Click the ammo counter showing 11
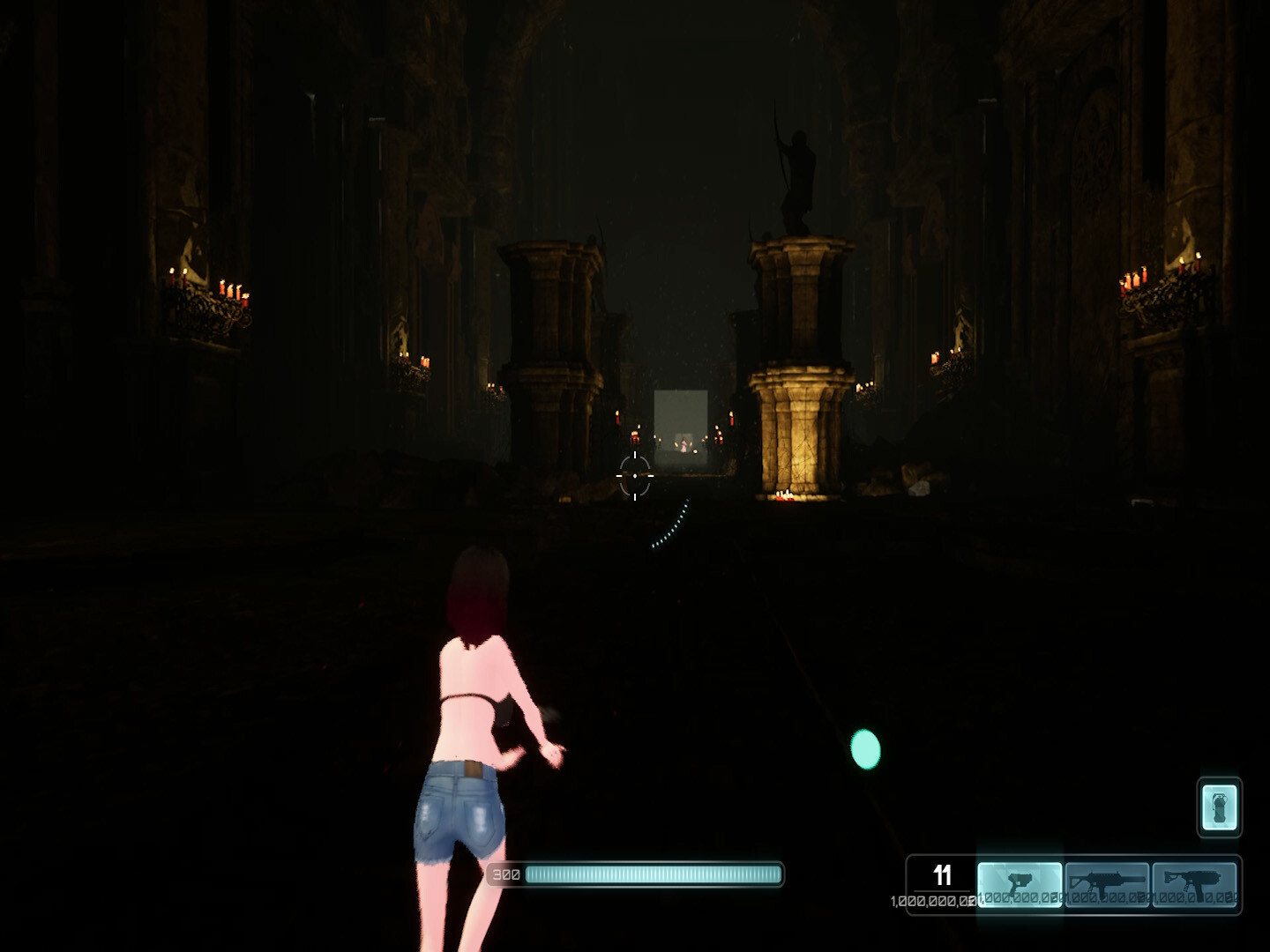 coord(942,876)
